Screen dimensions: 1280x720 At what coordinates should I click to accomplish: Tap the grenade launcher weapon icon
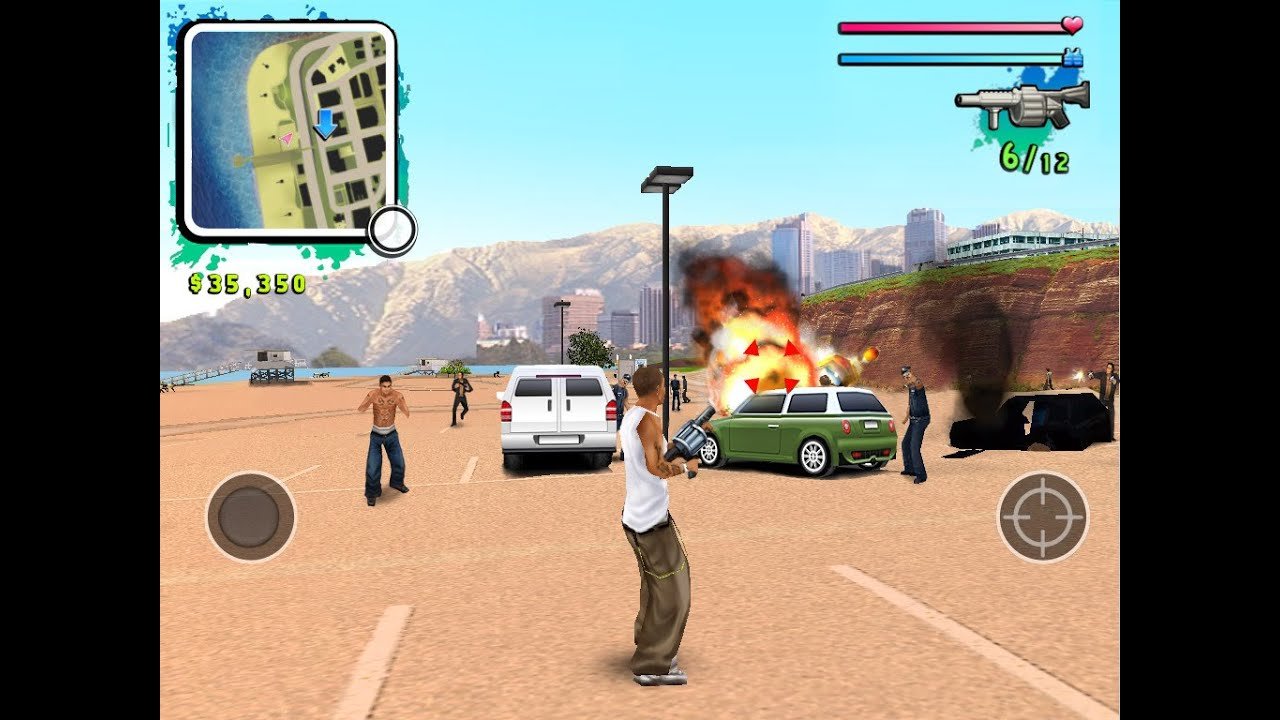[1022, 104]
